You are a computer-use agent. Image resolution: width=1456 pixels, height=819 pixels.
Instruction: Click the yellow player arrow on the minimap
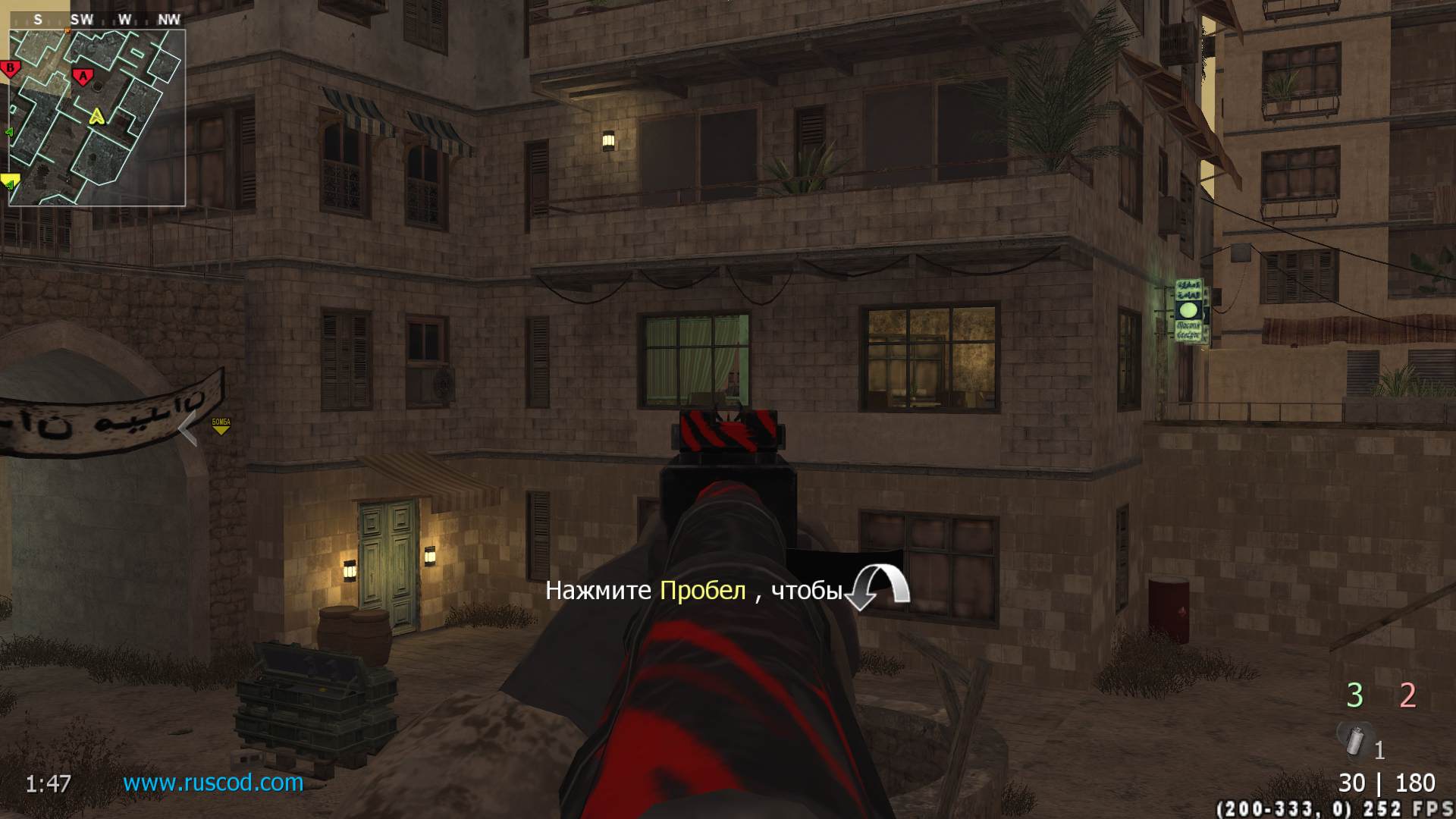point(96,116)
